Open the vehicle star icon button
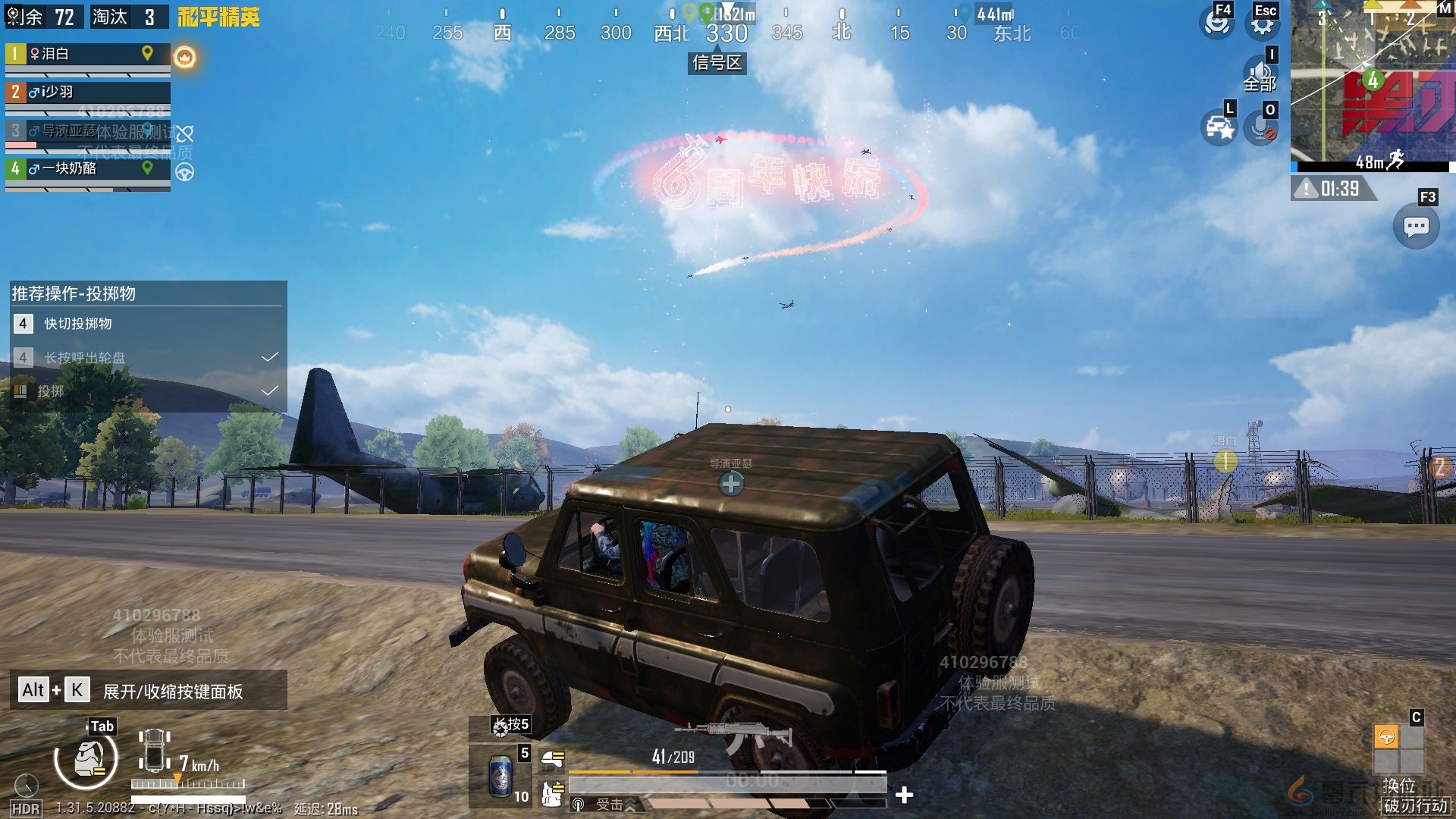1456x819 pixels. (x=1219, y=128)
